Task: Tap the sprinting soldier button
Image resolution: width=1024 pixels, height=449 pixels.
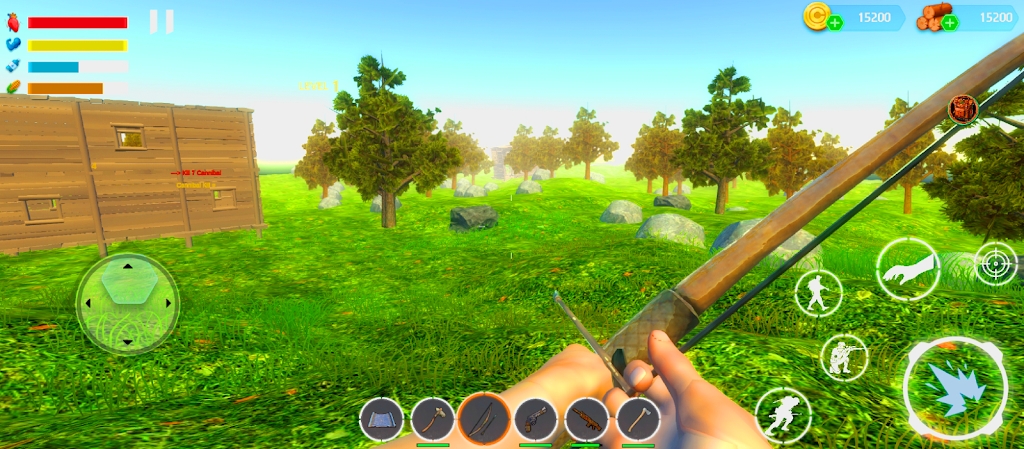Action: (x=782, y=415)
